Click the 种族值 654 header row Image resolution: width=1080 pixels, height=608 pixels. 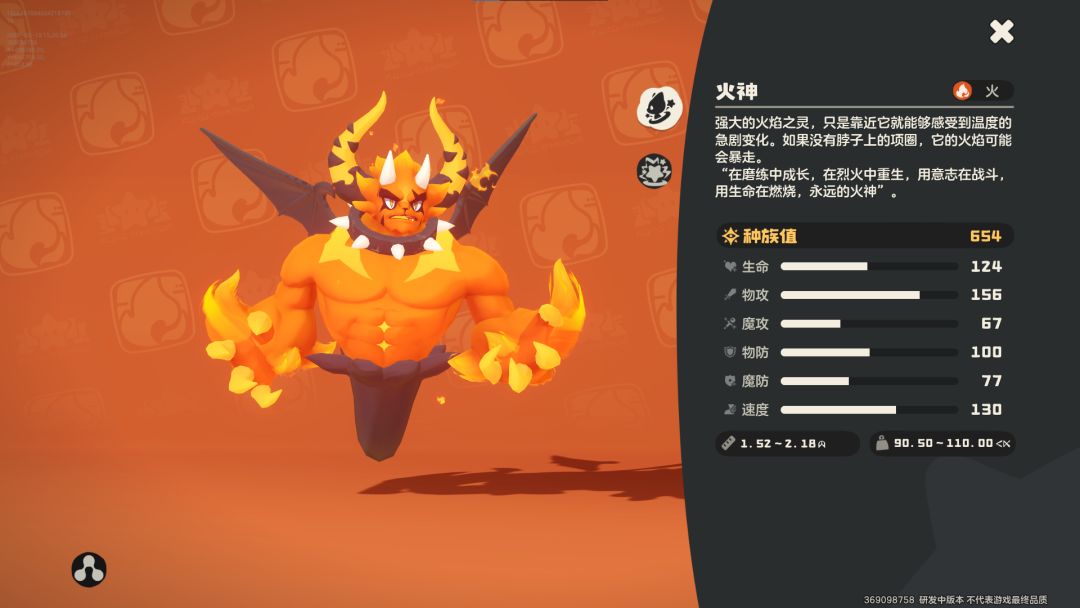[x=865, y=236]
